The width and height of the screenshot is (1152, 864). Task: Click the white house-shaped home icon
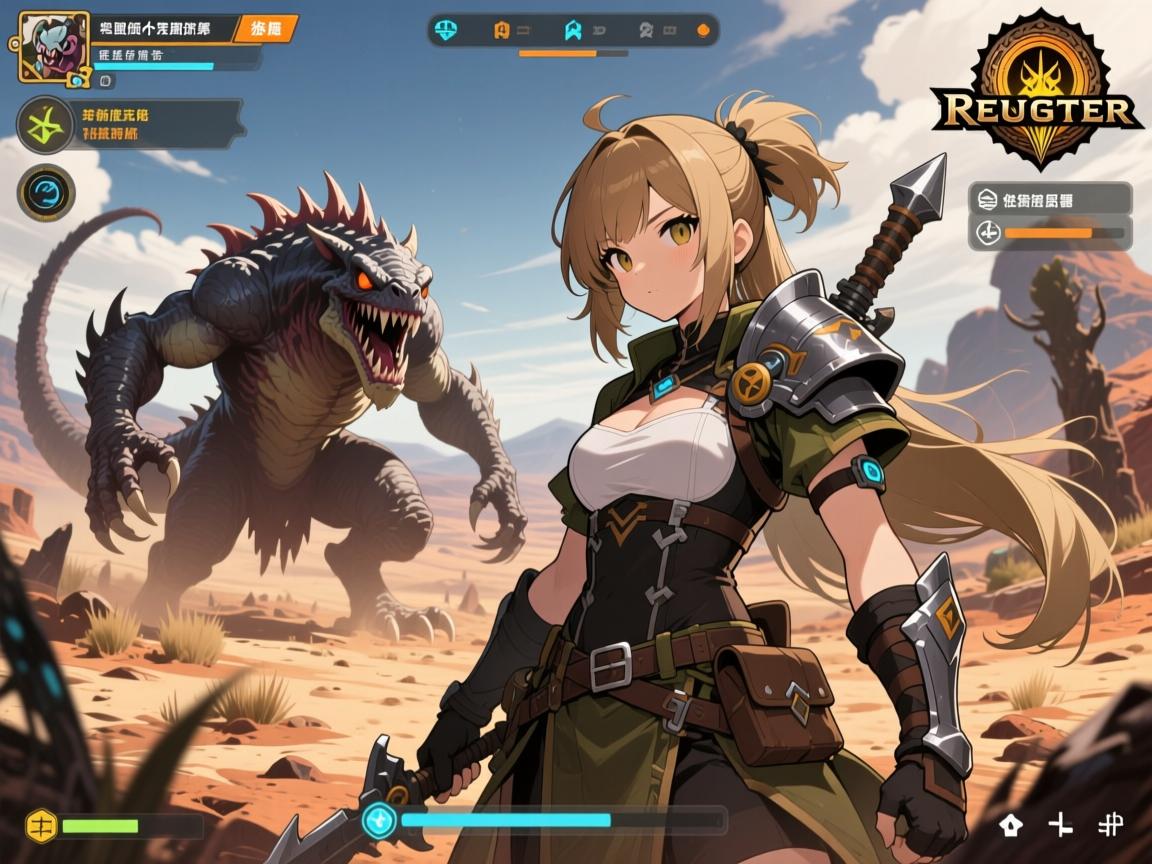click(1012, 824)
